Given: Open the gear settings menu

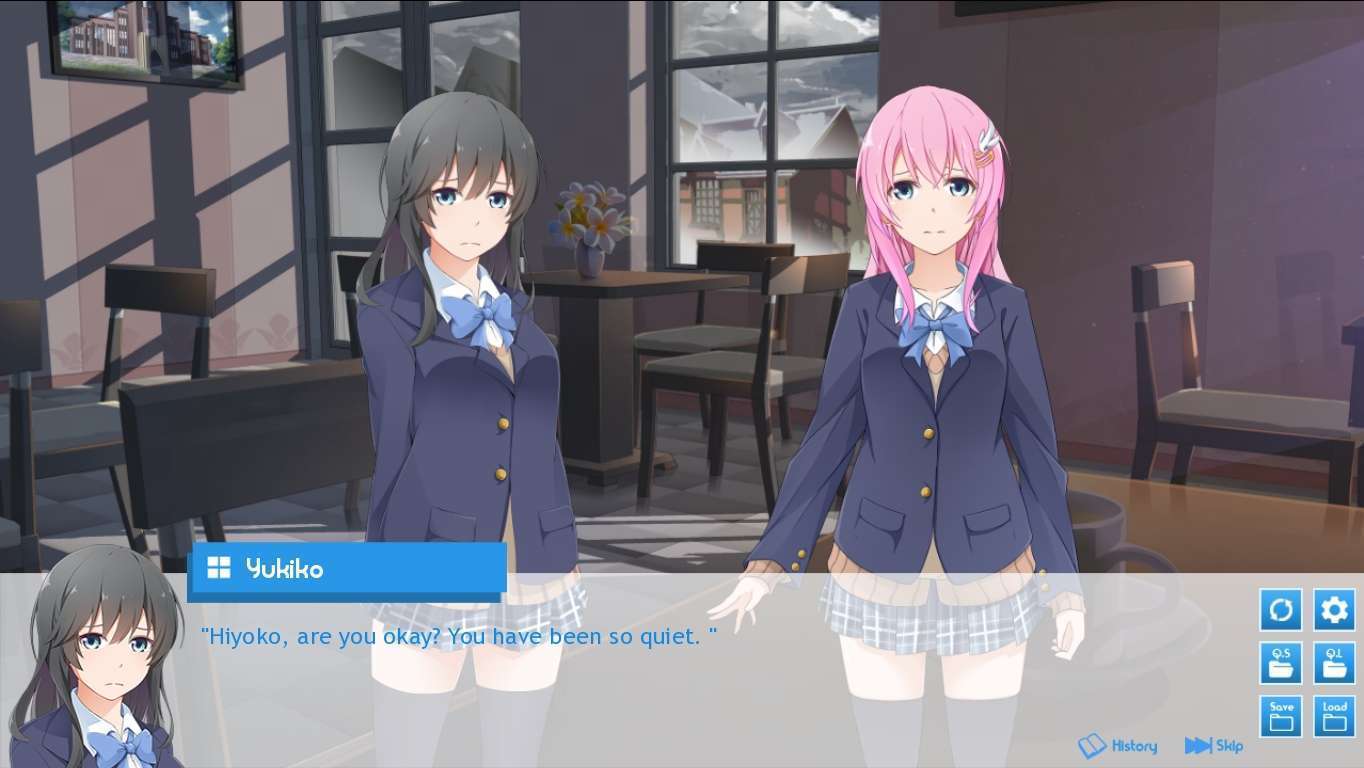Looking at the screenshot, I should (x=1334, y=610).
